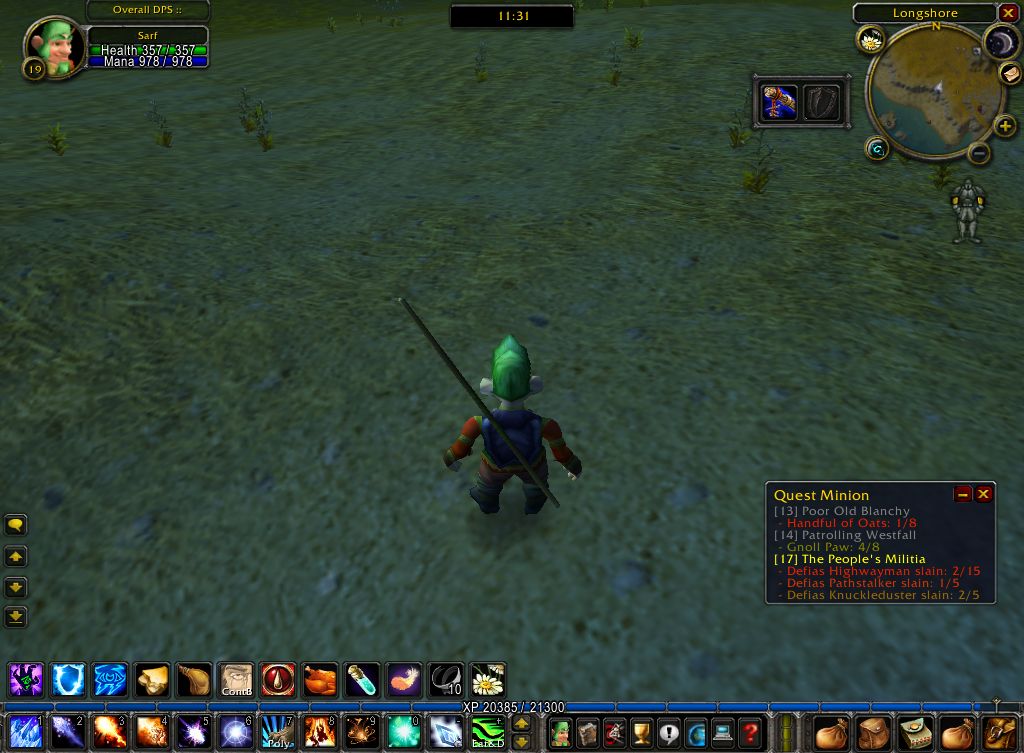Screen dimensions: 1024x753
Task: Use the mana potion vial
Action: tap(362, 680)
